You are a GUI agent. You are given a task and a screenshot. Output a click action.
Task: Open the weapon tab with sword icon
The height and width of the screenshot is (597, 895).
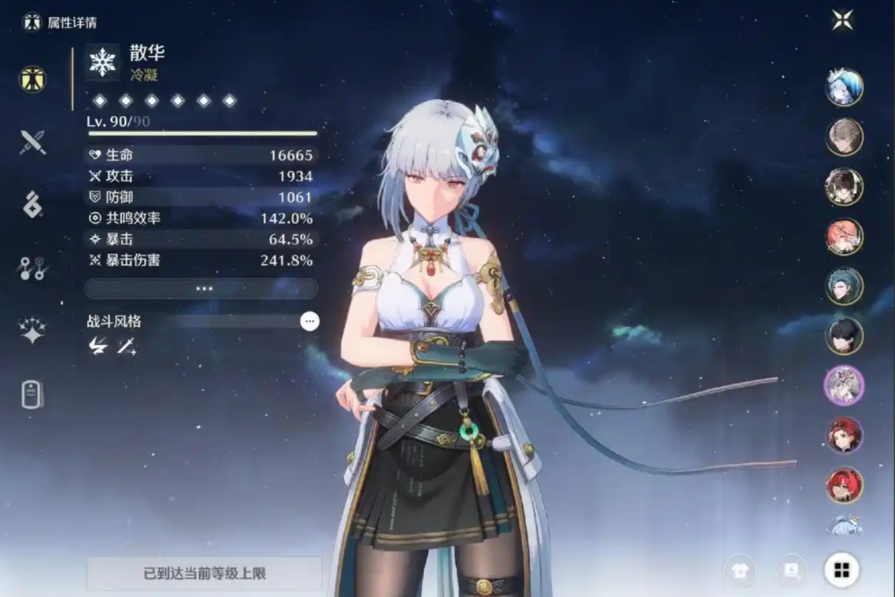pyautogui.click(x=33, y=142)
